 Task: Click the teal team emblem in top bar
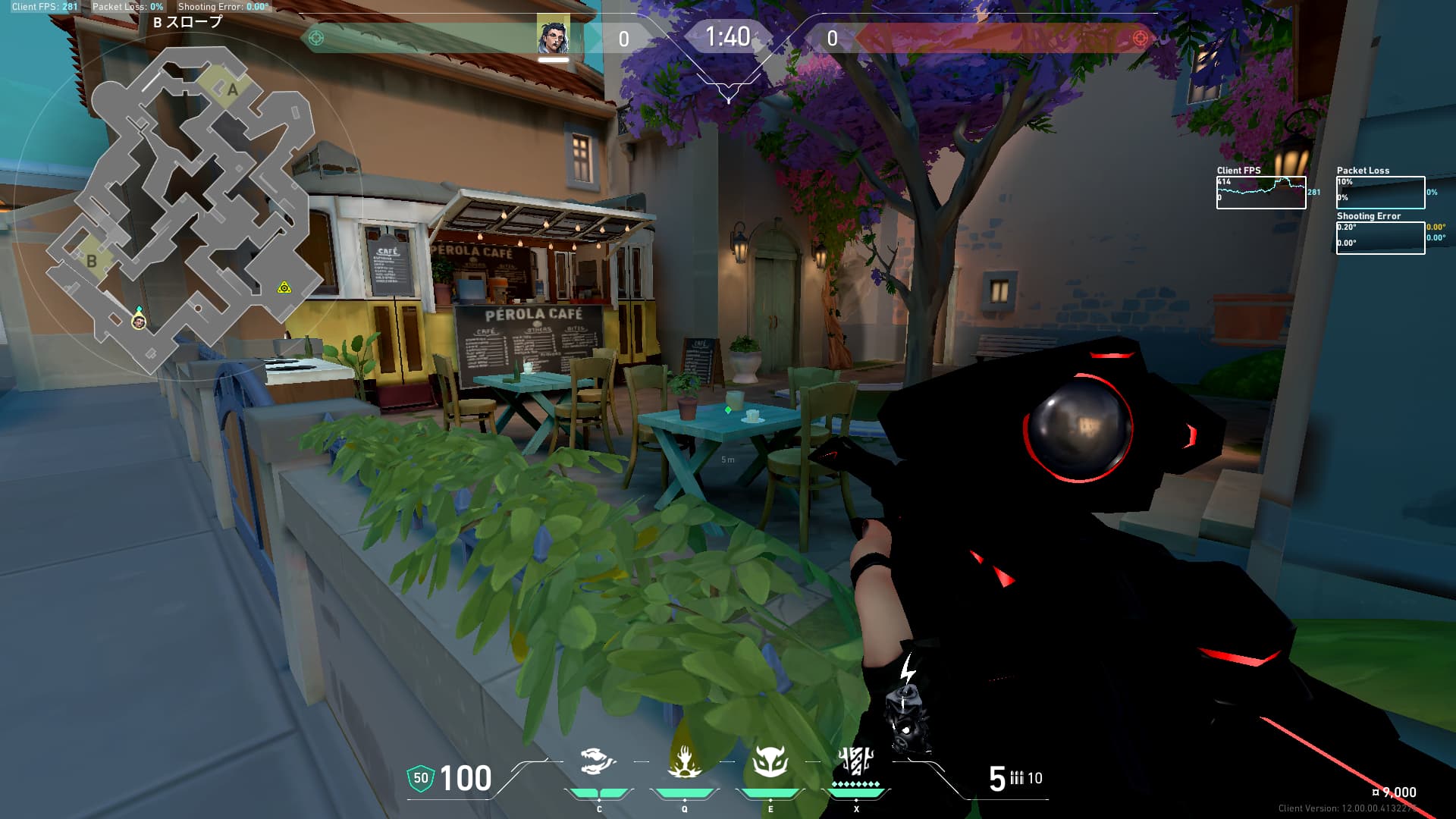tap(316, 38)
